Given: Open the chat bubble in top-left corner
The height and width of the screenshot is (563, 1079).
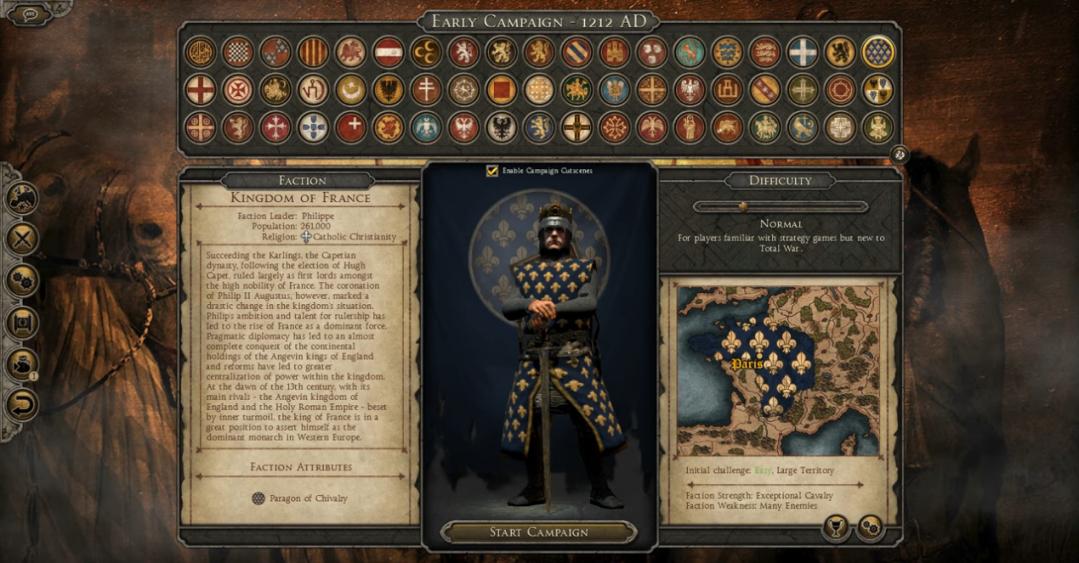Looking at the screenshot, I should (29, 15).
